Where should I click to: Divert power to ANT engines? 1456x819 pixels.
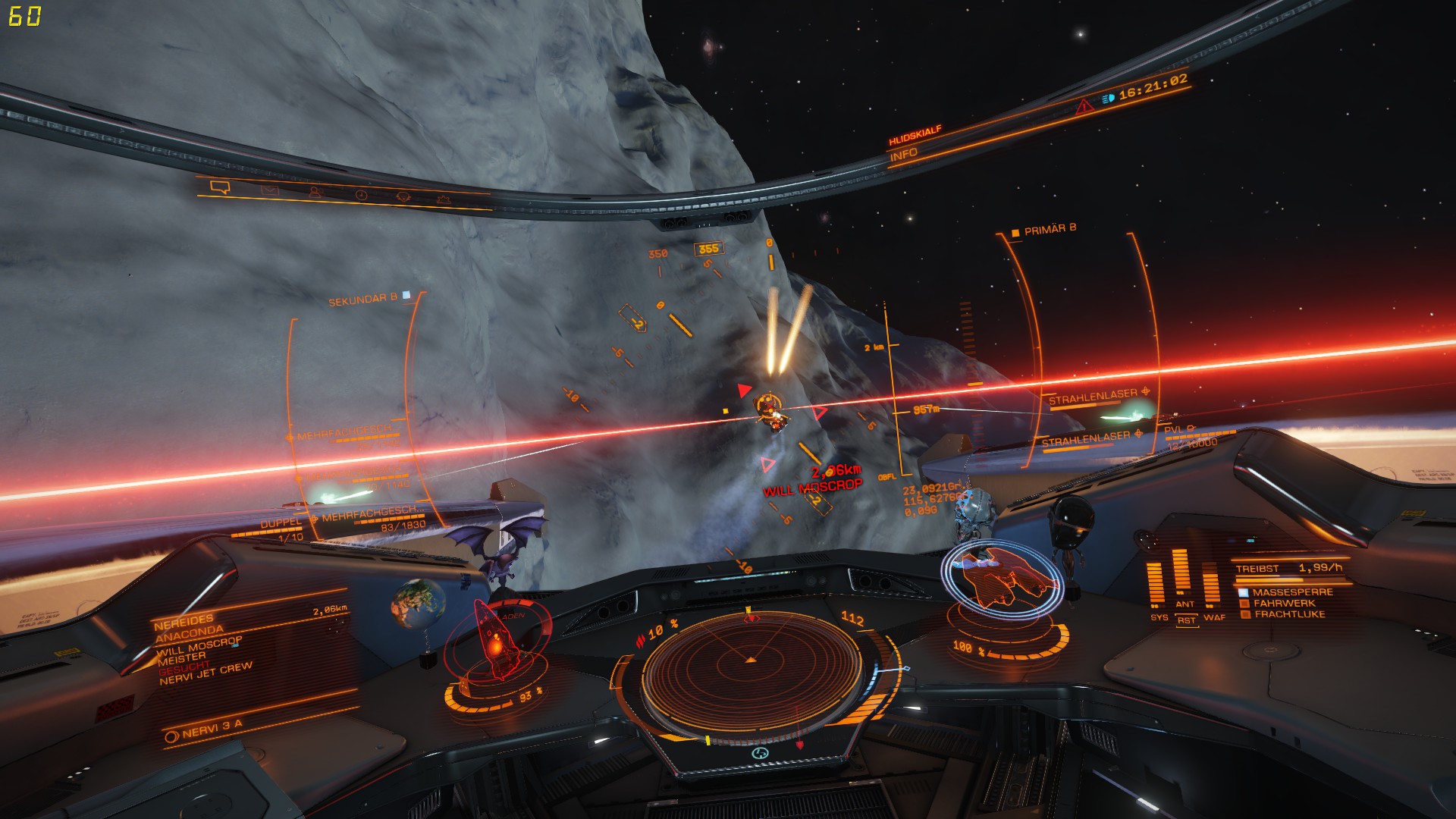1181,576
